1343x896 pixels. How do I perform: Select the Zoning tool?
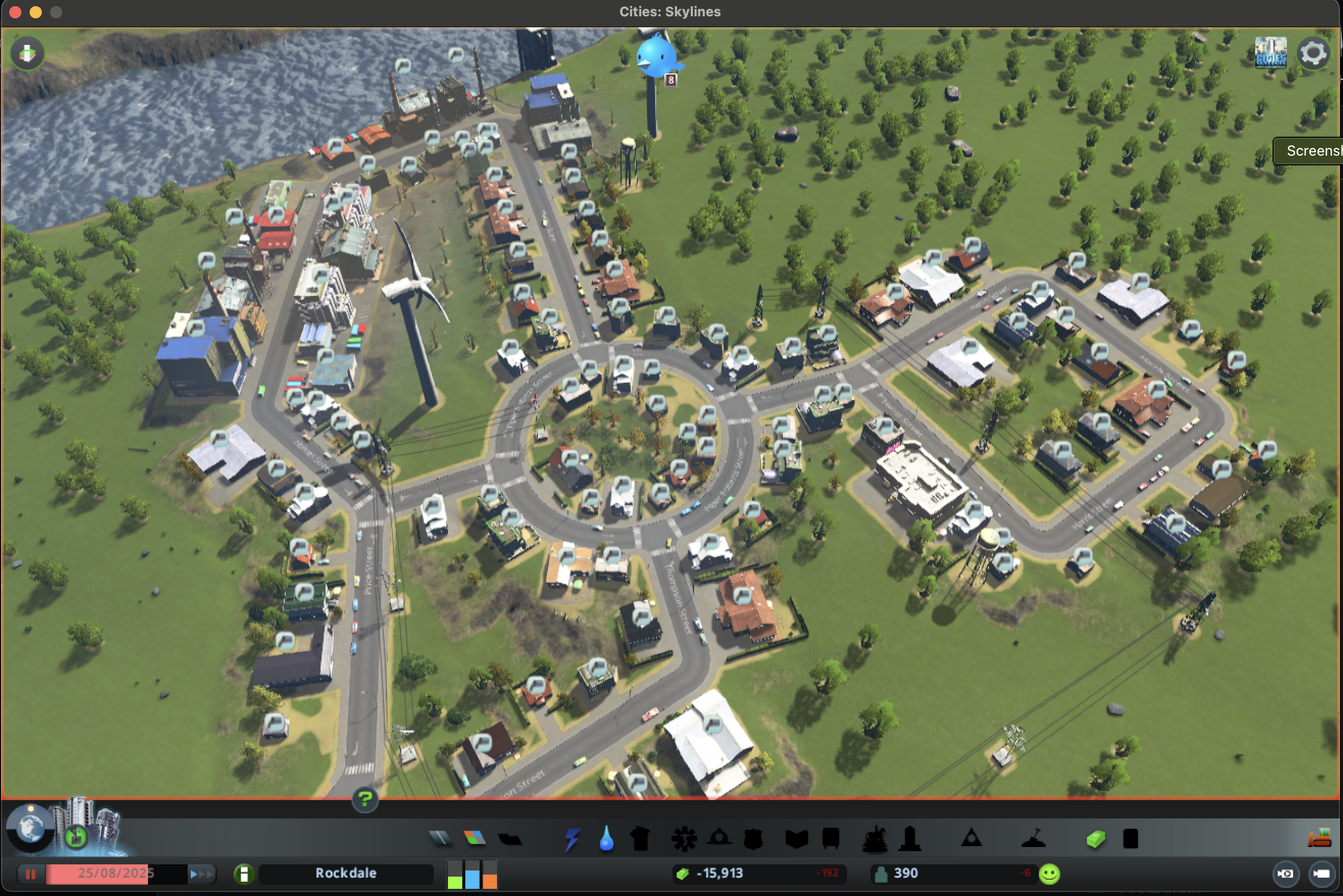(x=475, y=838)
